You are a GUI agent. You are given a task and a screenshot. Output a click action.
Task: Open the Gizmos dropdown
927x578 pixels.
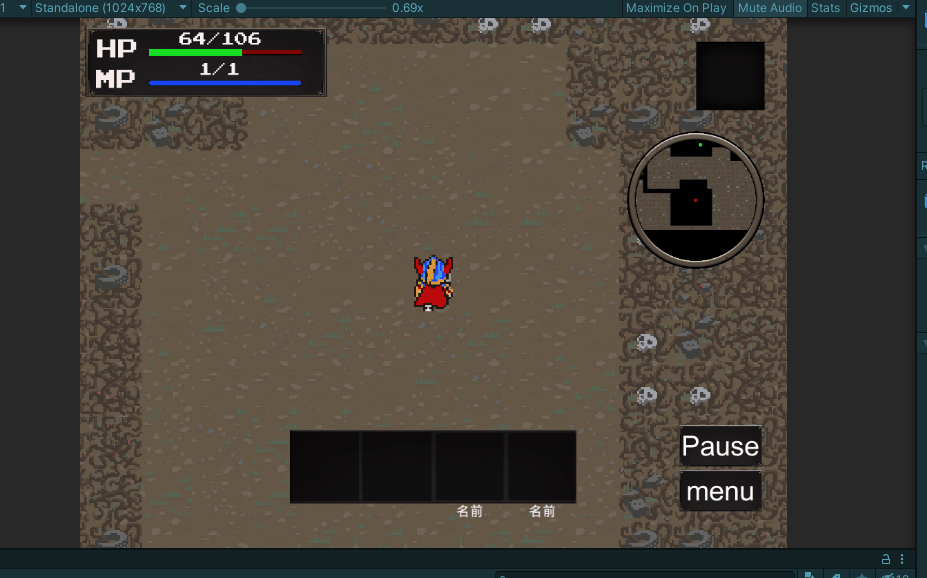pos(874,8)
